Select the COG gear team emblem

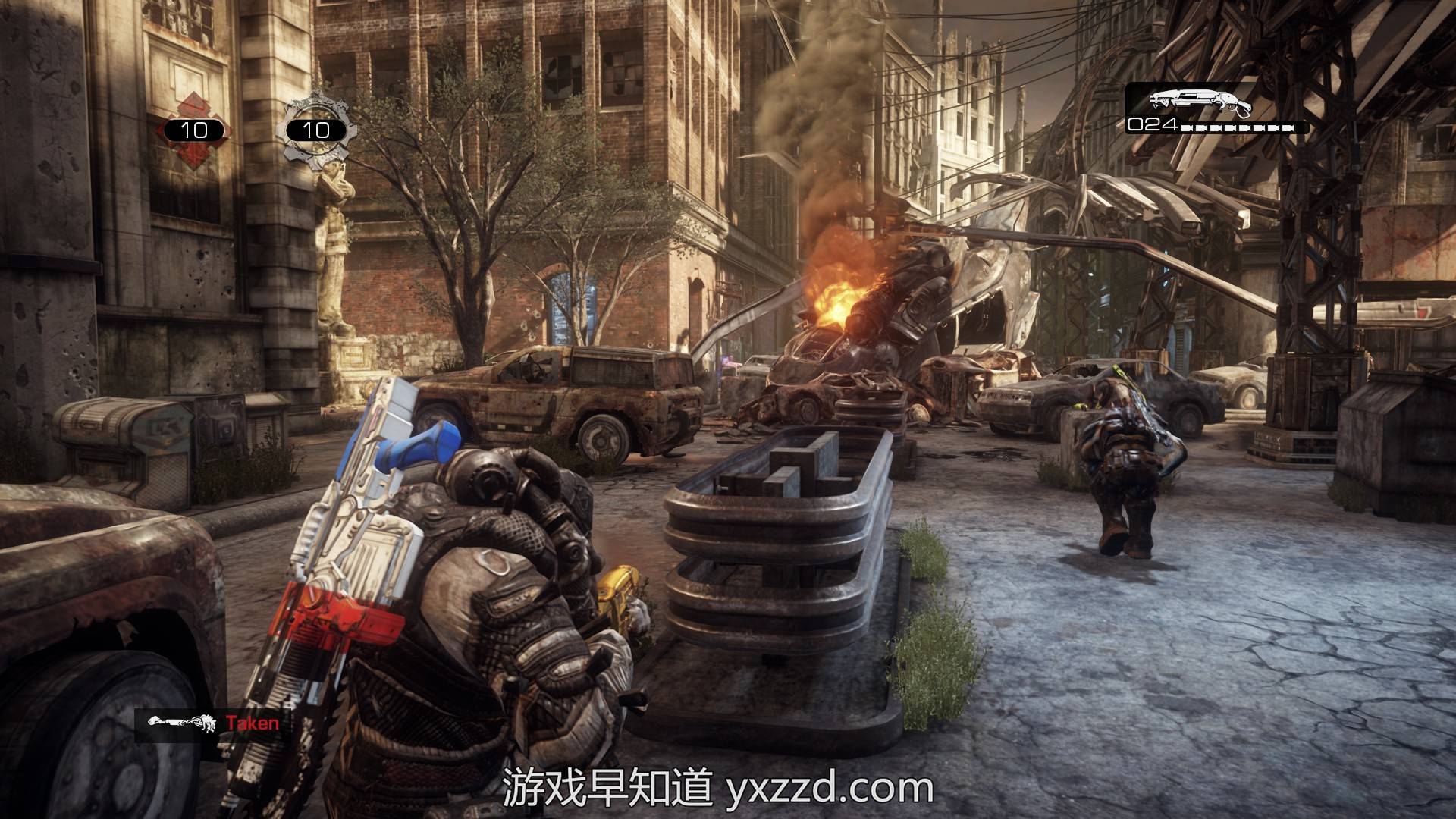coord(315,129)
